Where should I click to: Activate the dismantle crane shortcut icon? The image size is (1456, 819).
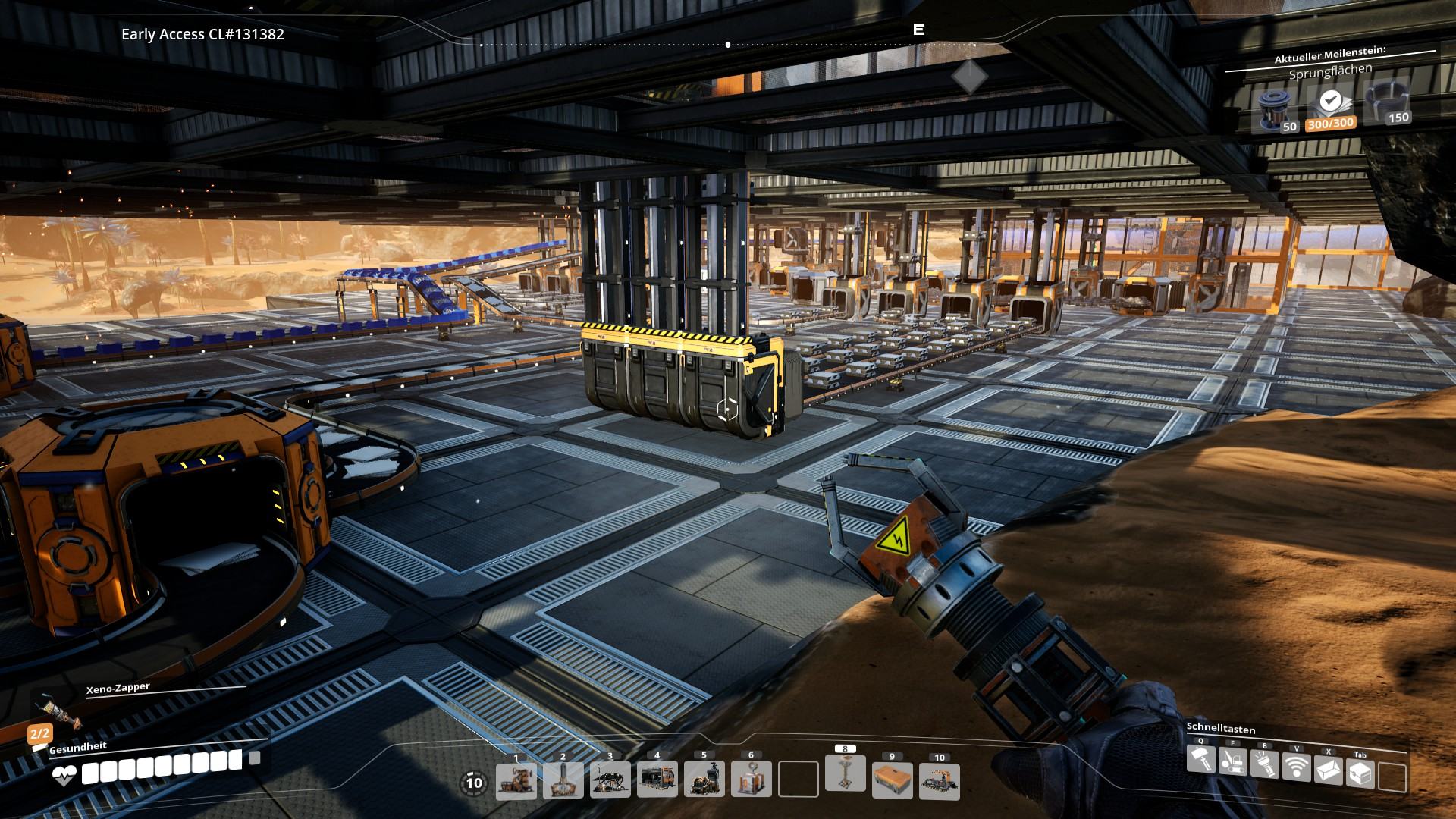[1232, 761]
